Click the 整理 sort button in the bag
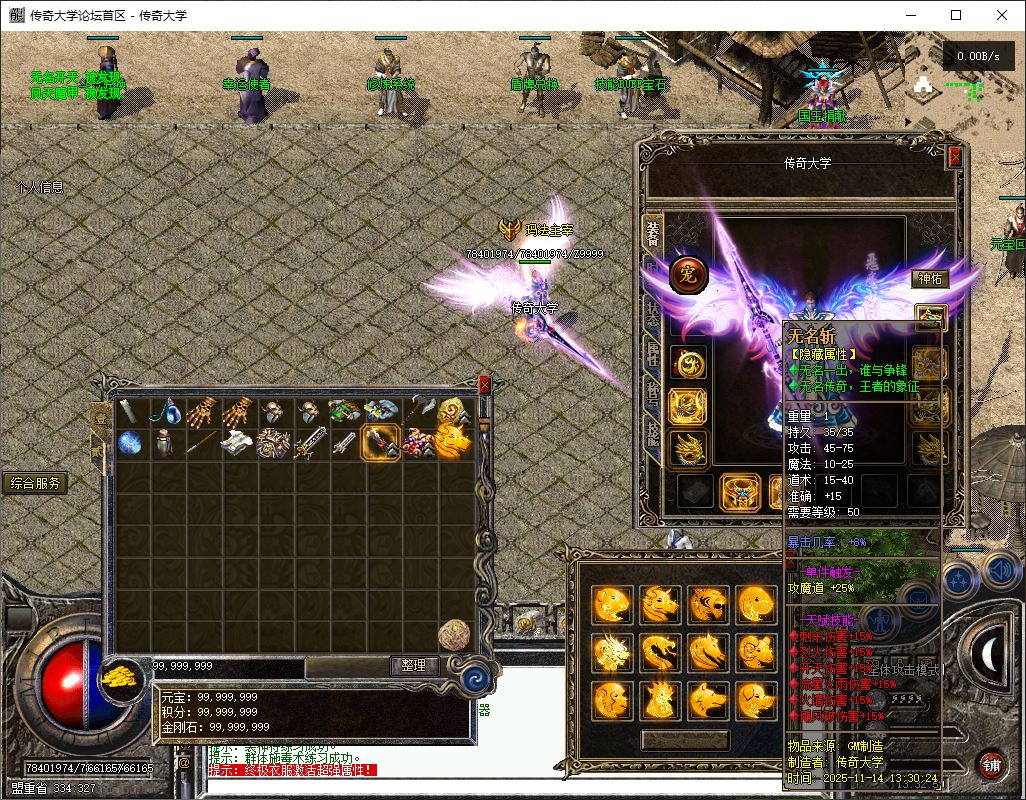Image resolution: width=1026 pixels, height=800 pixels. [414, 665]
